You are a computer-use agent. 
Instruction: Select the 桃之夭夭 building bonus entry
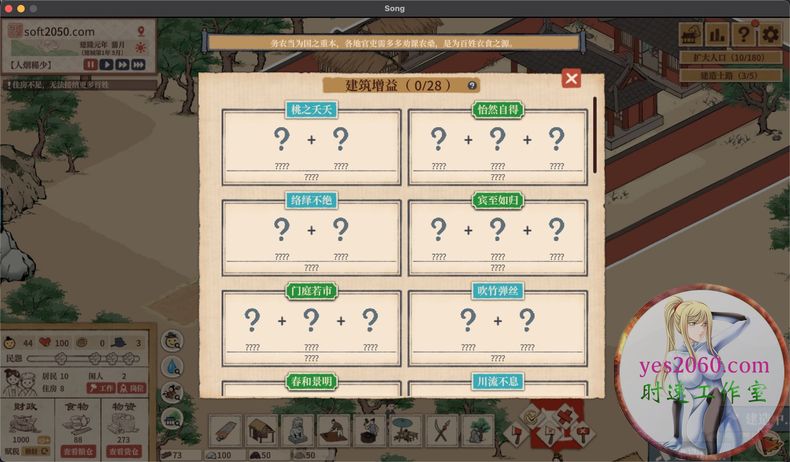[x=311, y=146]
